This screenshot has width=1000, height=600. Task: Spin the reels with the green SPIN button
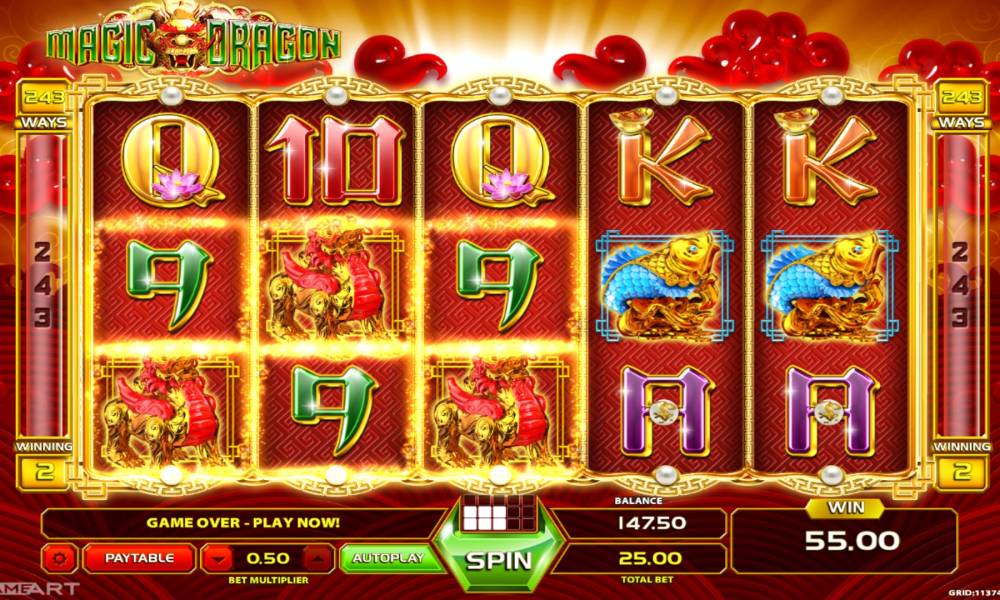point(498,558)
